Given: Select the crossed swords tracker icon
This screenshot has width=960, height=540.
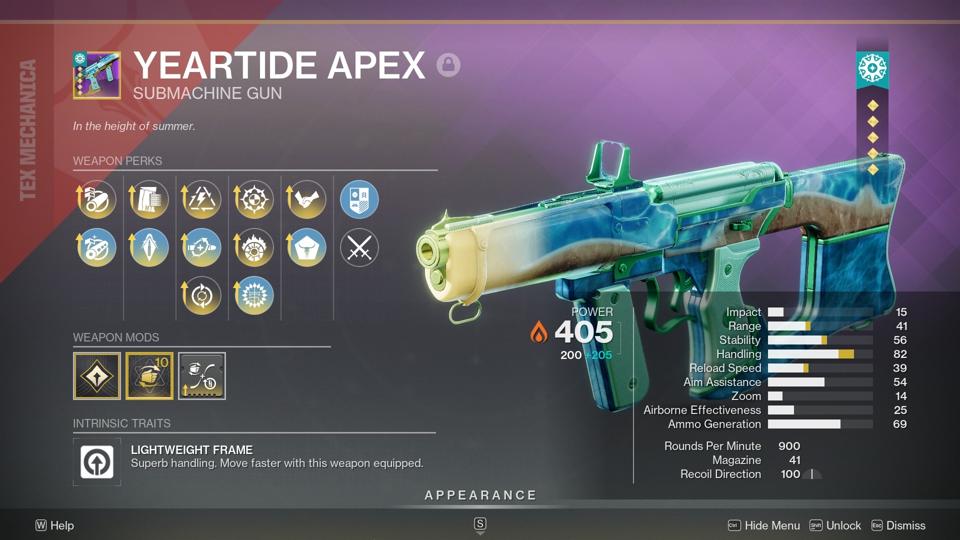Looking at the screenshot, I should [x=359, y=247].
